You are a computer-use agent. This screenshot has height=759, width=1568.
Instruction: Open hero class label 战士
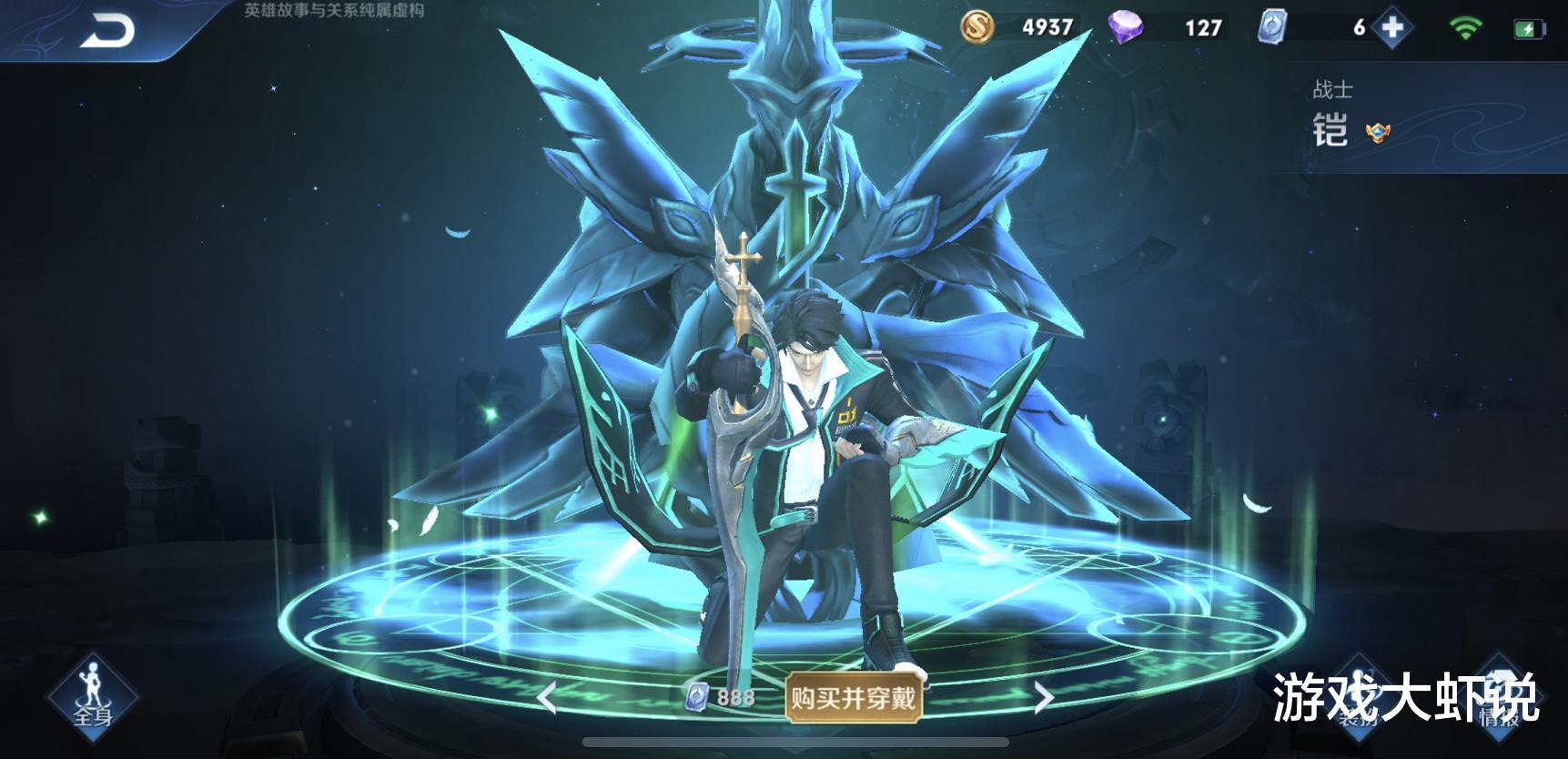click(x=1332, y=87)
